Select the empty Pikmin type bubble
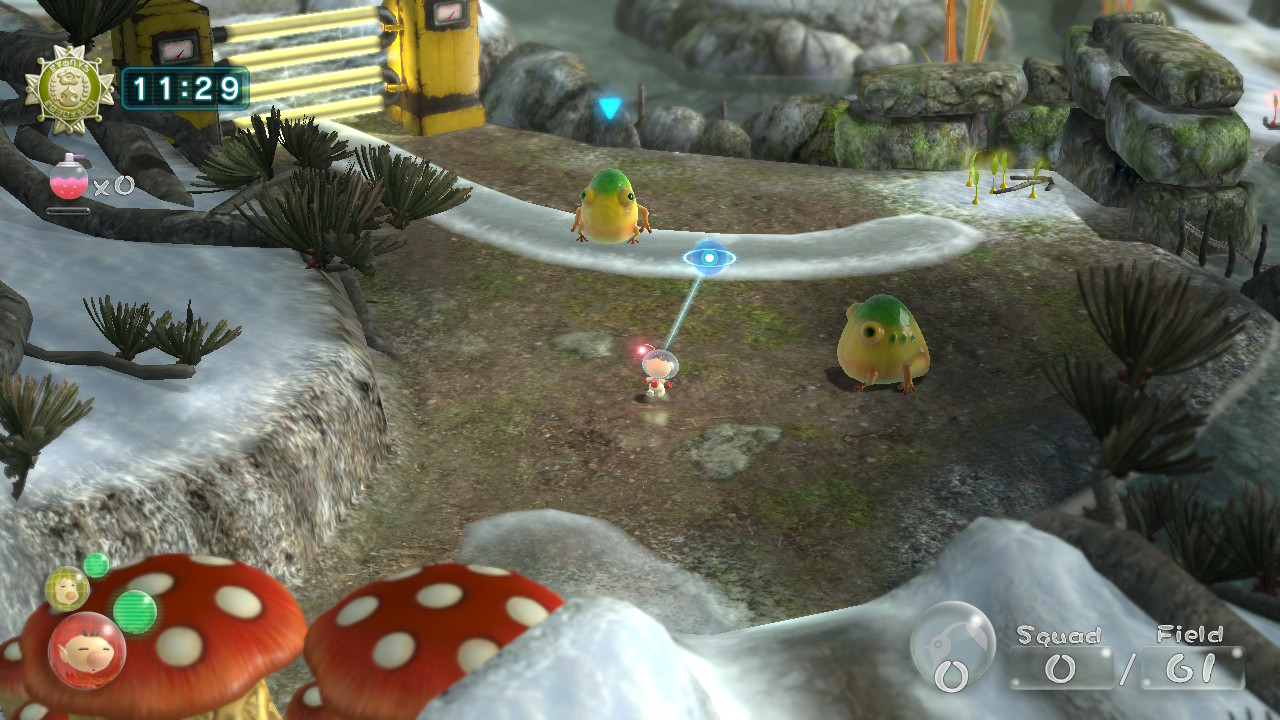1280x720 pixels. point(952,644)
